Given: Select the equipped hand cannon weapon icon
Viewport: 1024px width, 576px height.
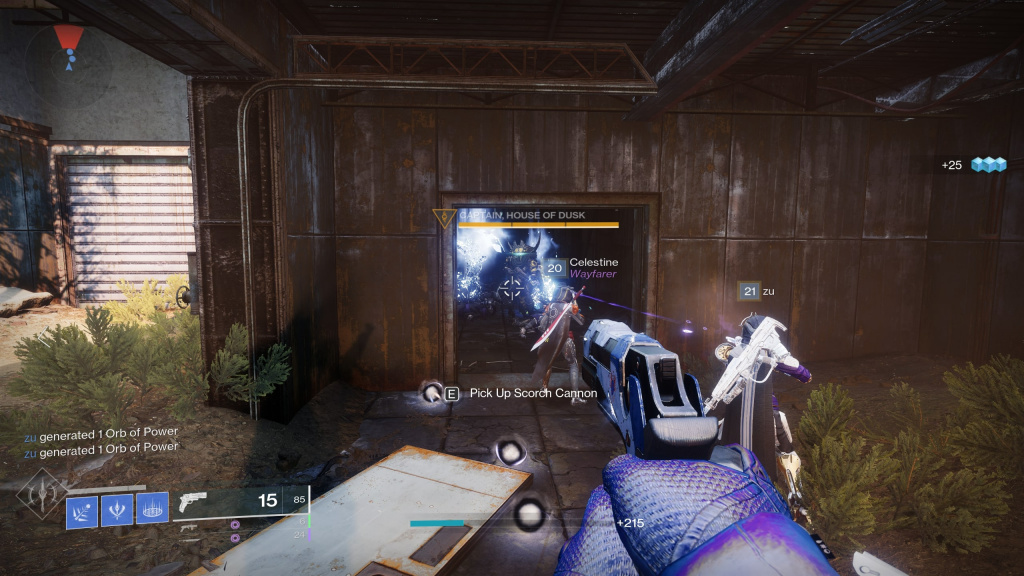Looking at the screenshot, I should (196, 502).
